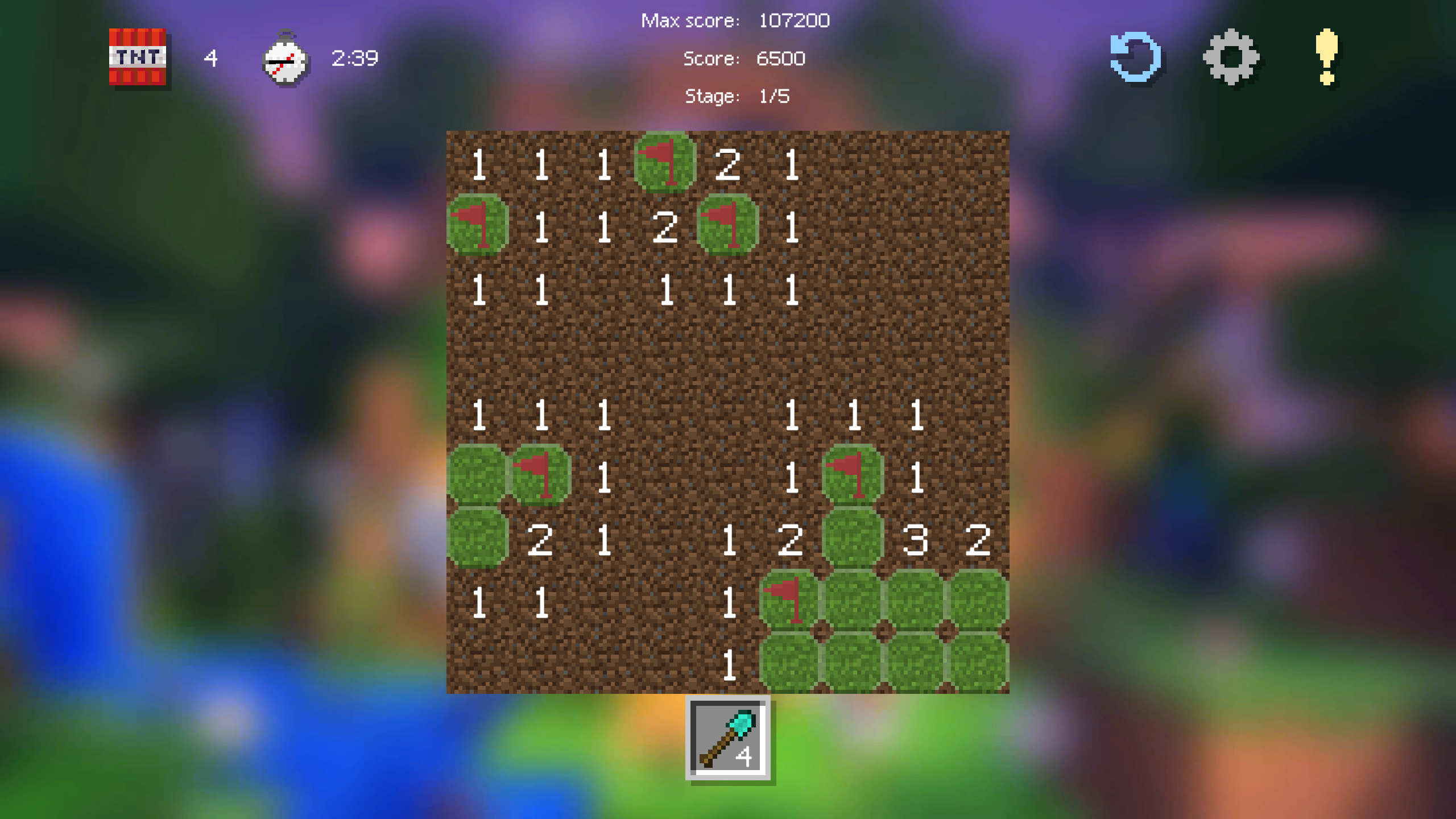Click the TNT count number 4
The height and width of the screenshot is (819, 1456).
210,59
